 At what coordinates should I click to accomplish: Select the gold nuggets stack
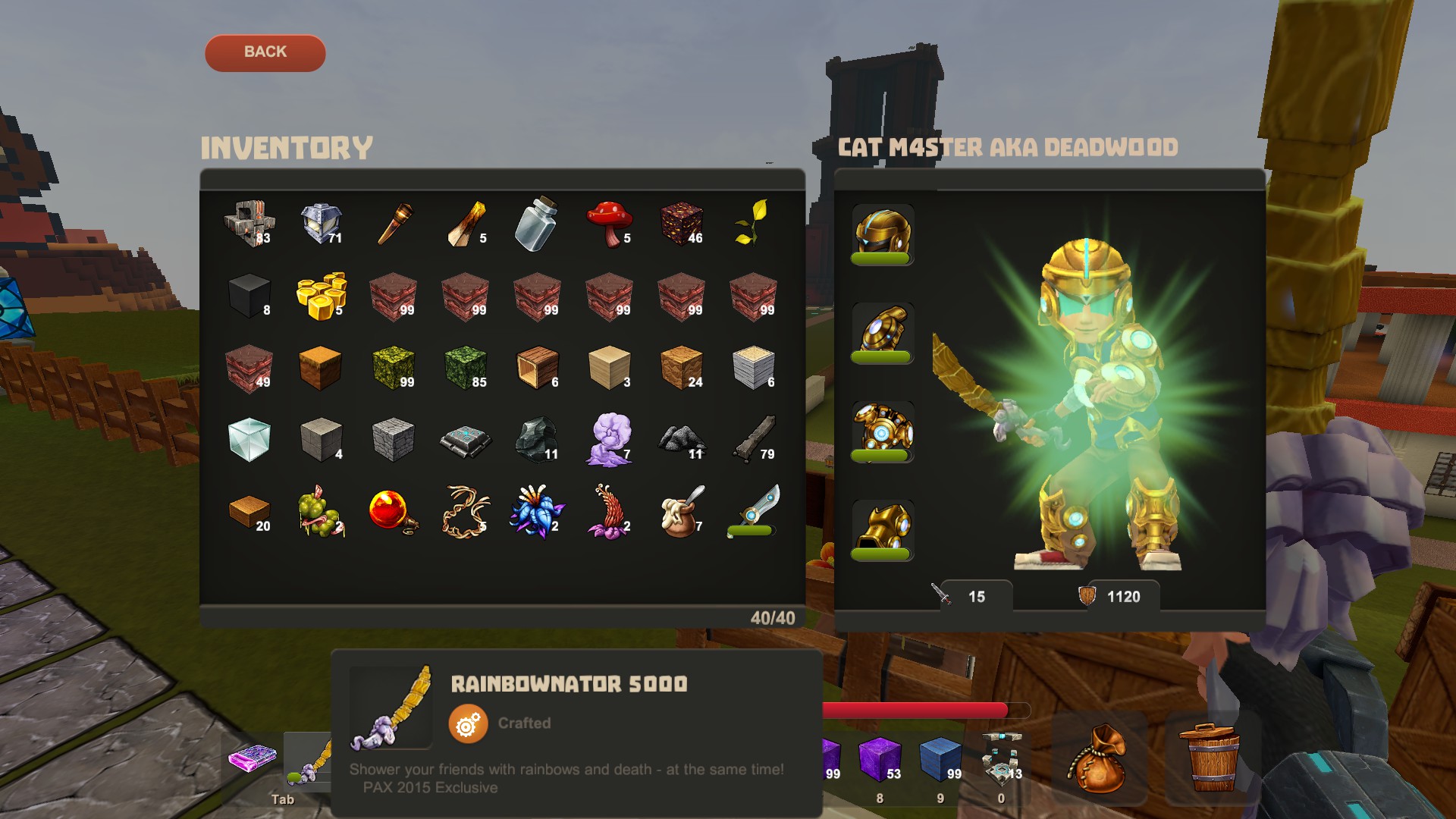(321, 295)
